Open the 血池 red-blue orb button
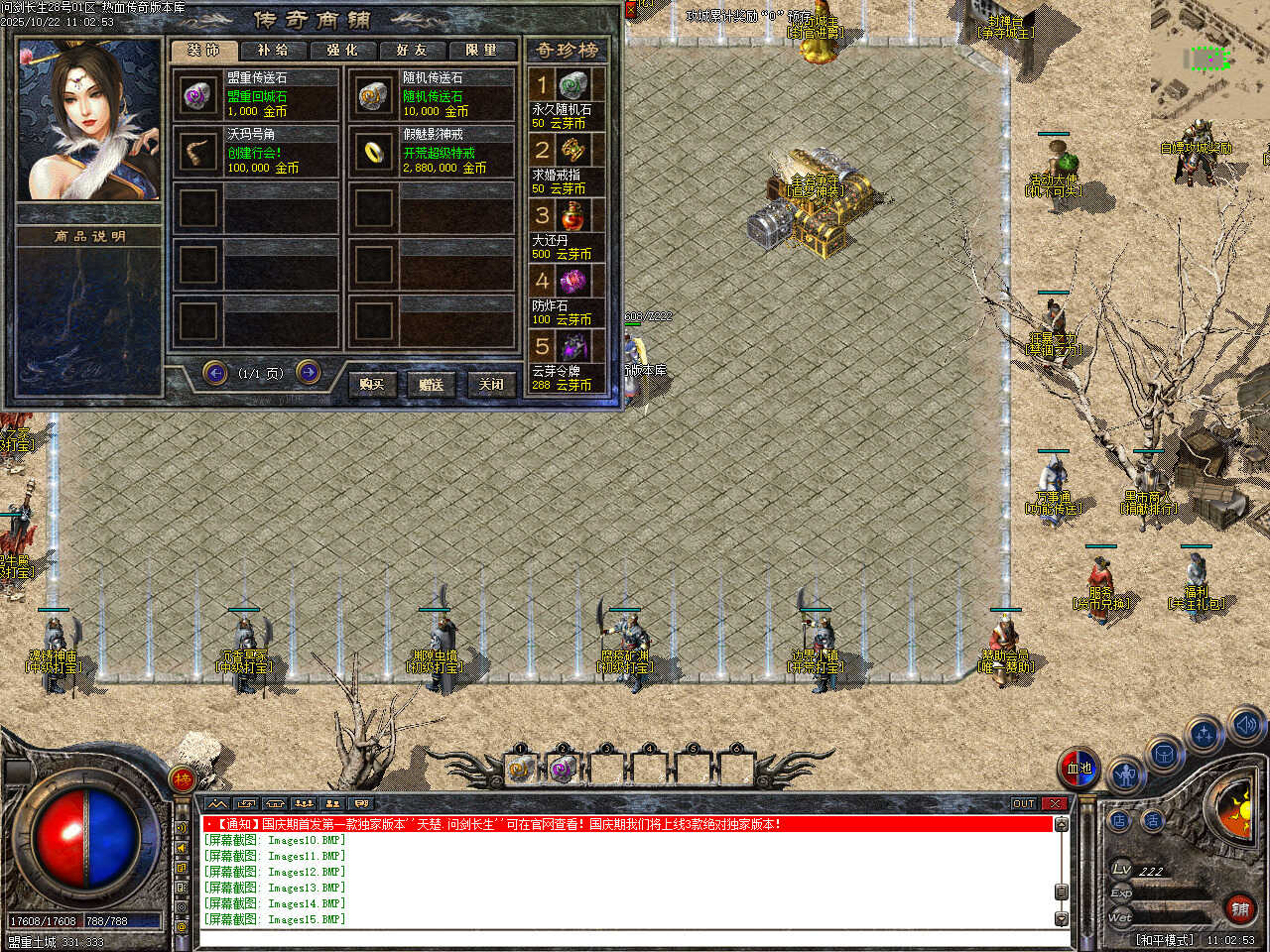1270x952 pixels. pyautogui.click(x=1079, y=769)
